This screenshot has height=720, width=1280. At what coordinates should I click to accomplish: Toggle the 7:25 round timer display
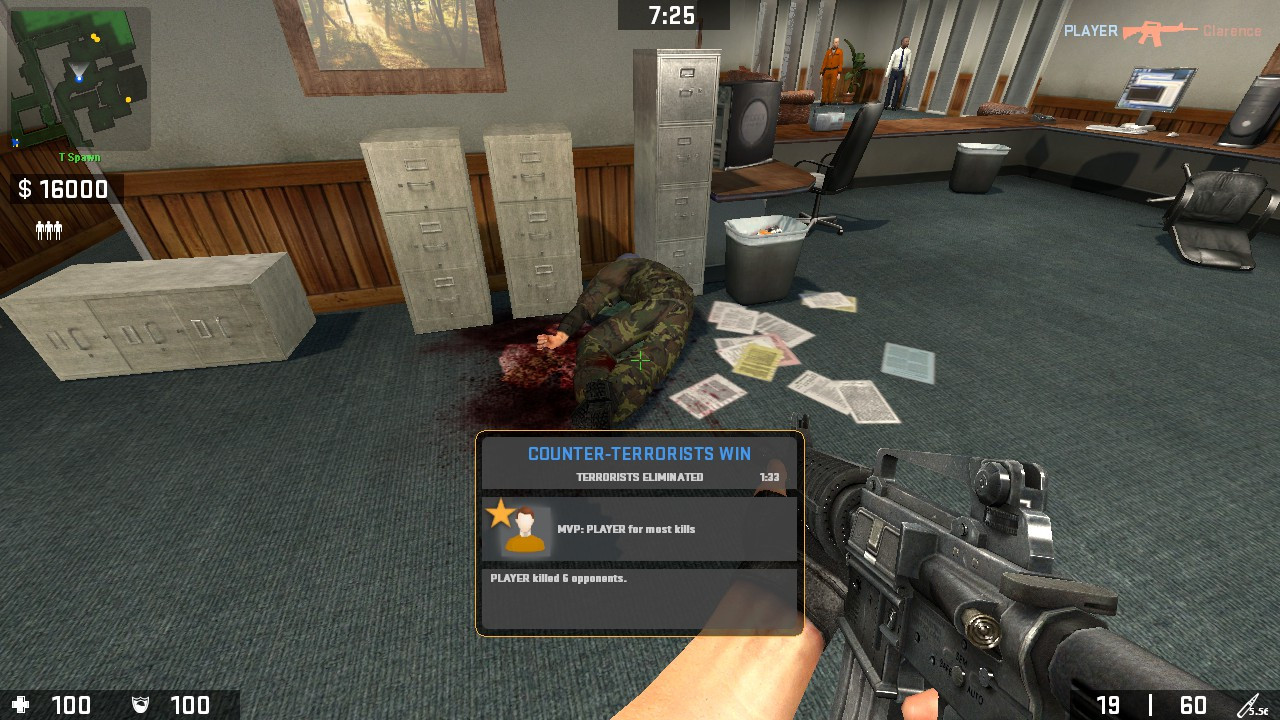coord(672,14)
